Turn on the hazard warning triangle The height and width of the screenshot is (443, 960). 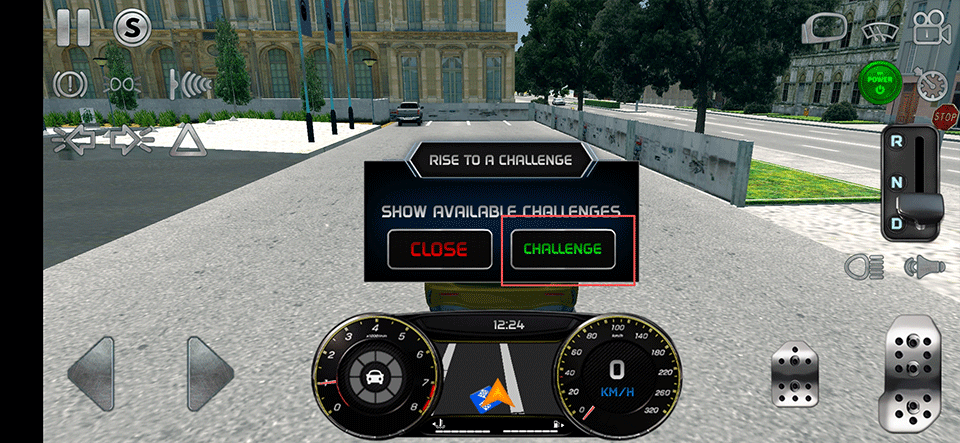coord(187,140)
